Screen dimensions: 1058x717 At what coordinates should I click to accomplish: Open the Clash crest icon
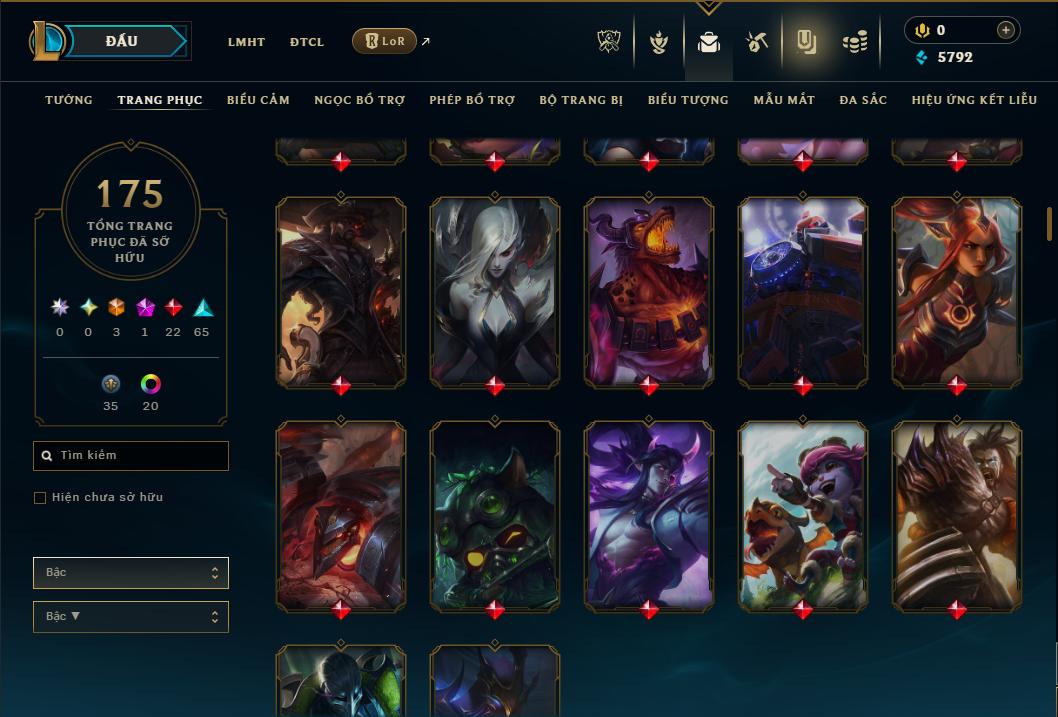(x=609, y=41)
